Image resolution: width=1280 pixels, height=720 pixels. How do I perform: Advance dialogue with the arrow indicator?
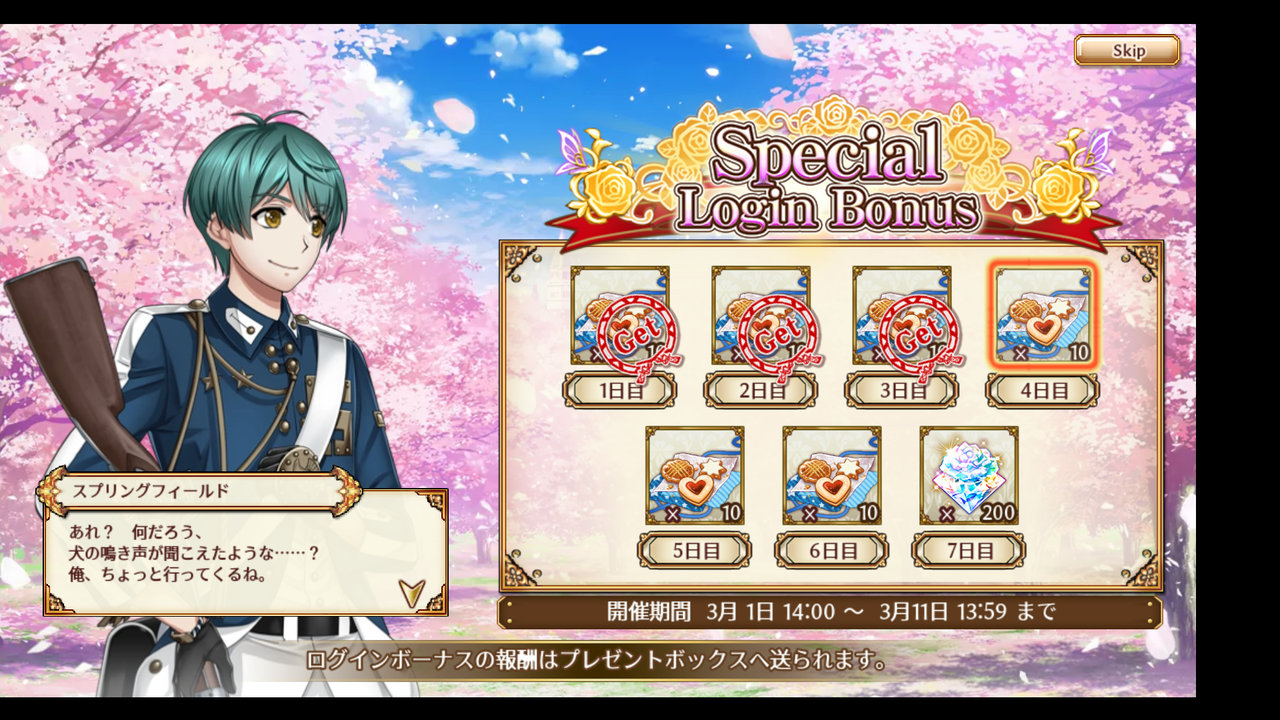tap(411, 593)
